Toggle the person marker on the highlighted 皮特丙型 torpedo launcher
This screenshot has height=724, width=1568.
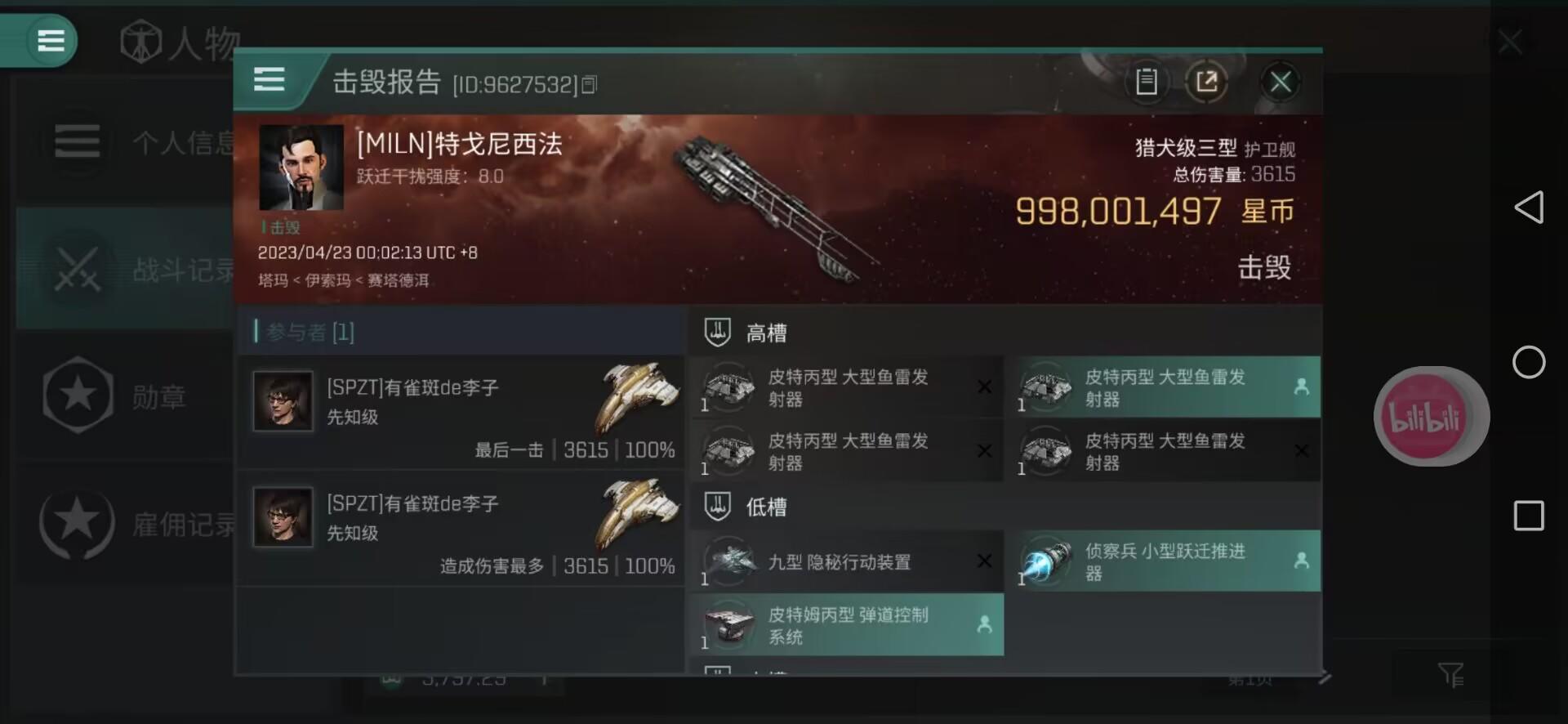click(x=1303, y=387)
